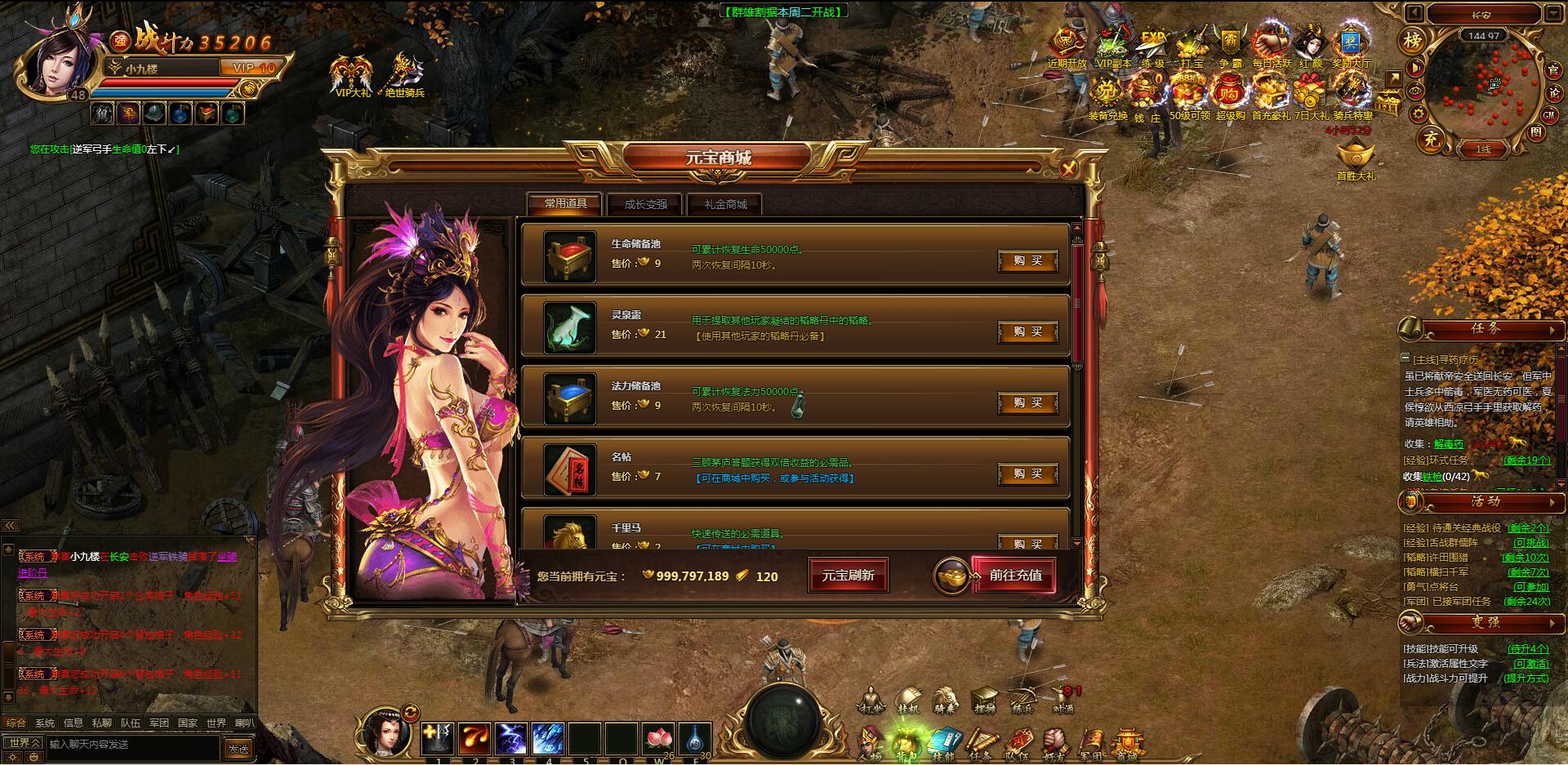The image size is (1568, 765).
Task: Activate the fireball skill in hotbar
Action: coord(474,739)
